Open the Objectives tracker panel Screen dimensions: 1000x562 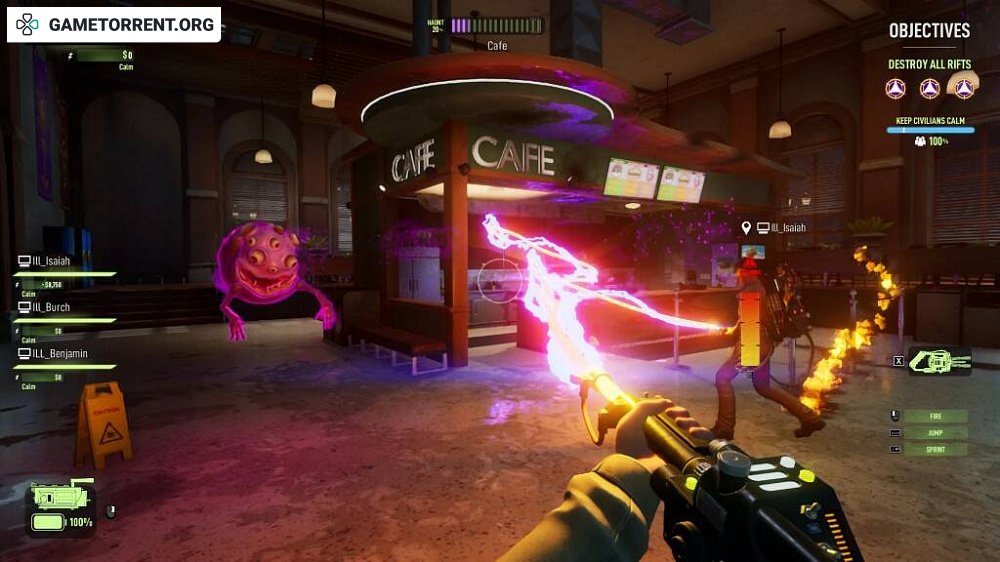click(x=929, y=31)
